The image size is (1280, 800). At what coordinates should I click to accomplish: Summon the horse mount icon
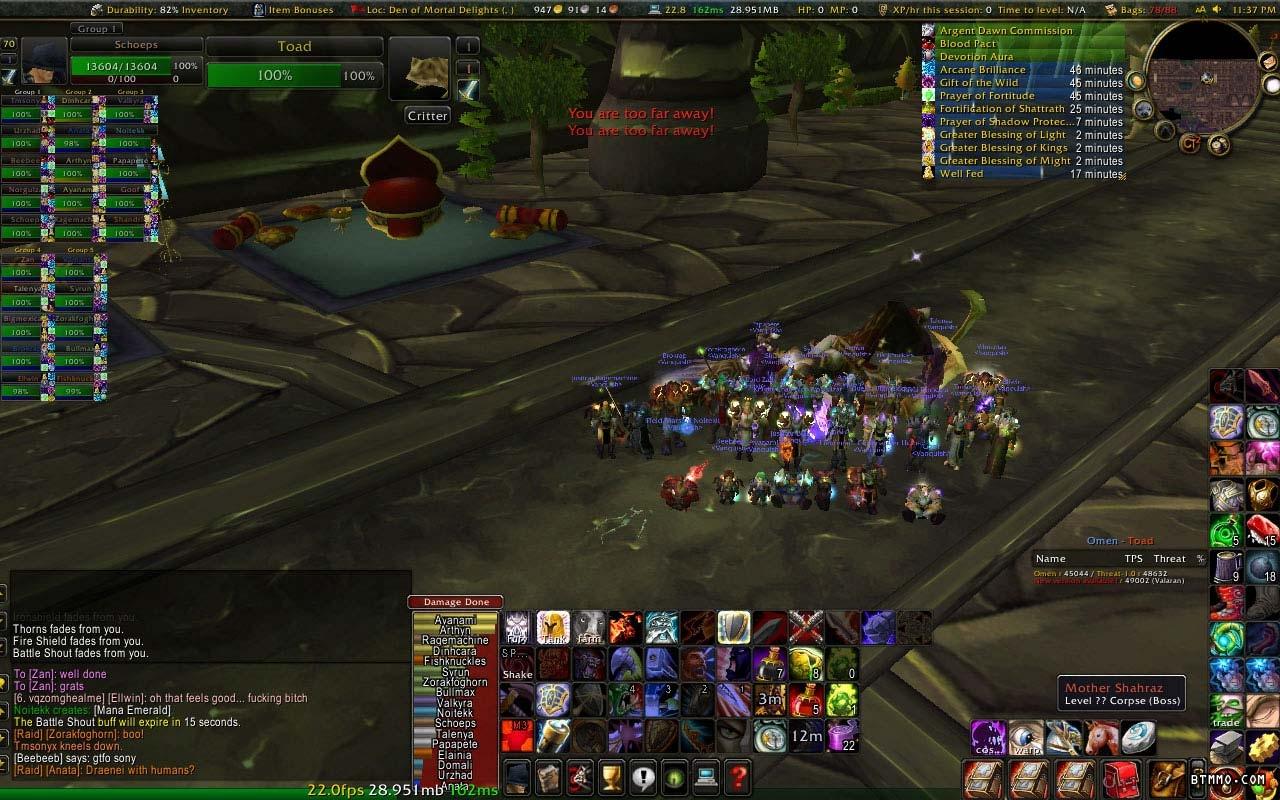pos(1102,737)
